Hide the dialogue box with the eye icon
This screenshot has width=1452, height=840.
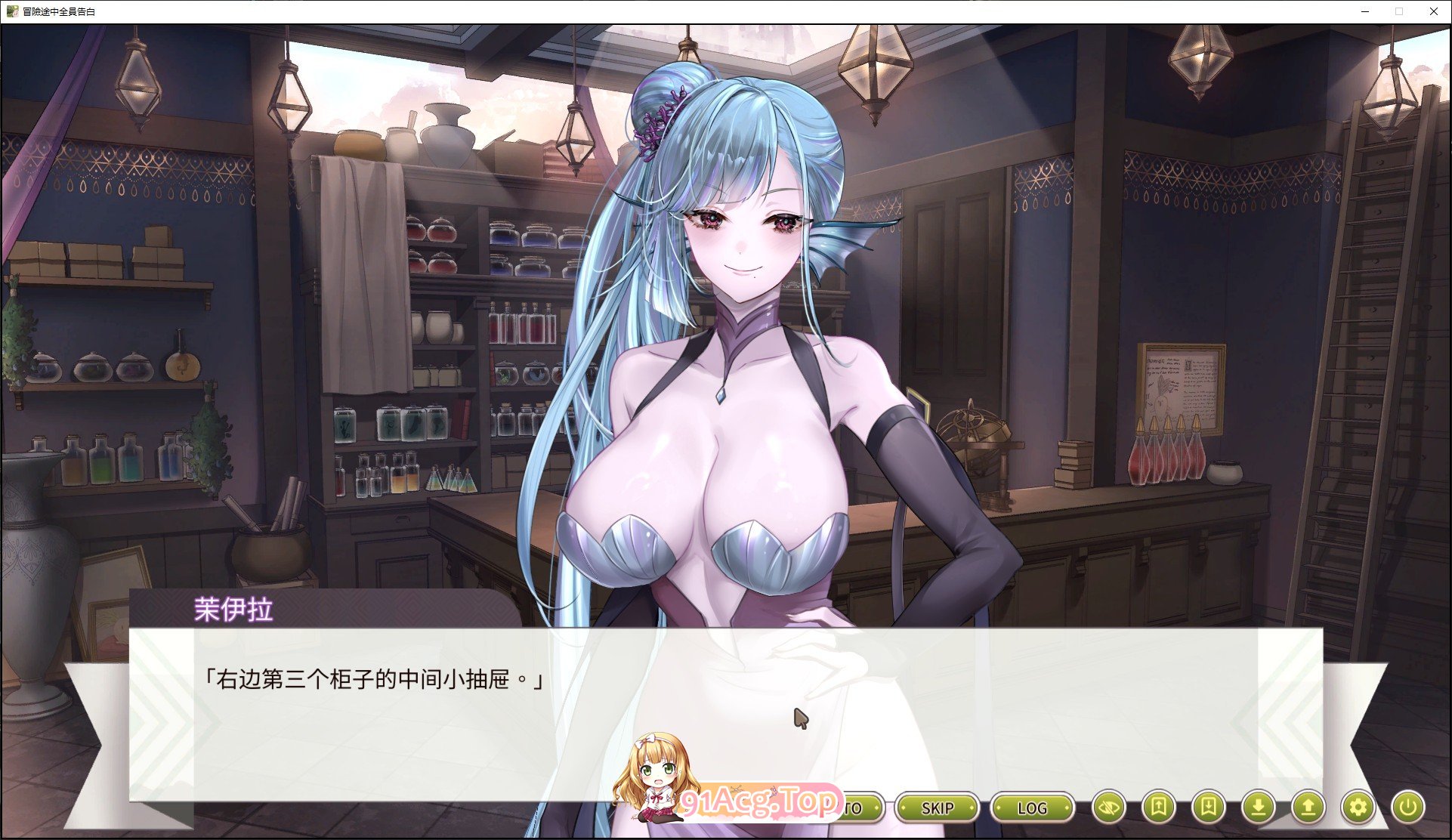(x=1108, y=808)
